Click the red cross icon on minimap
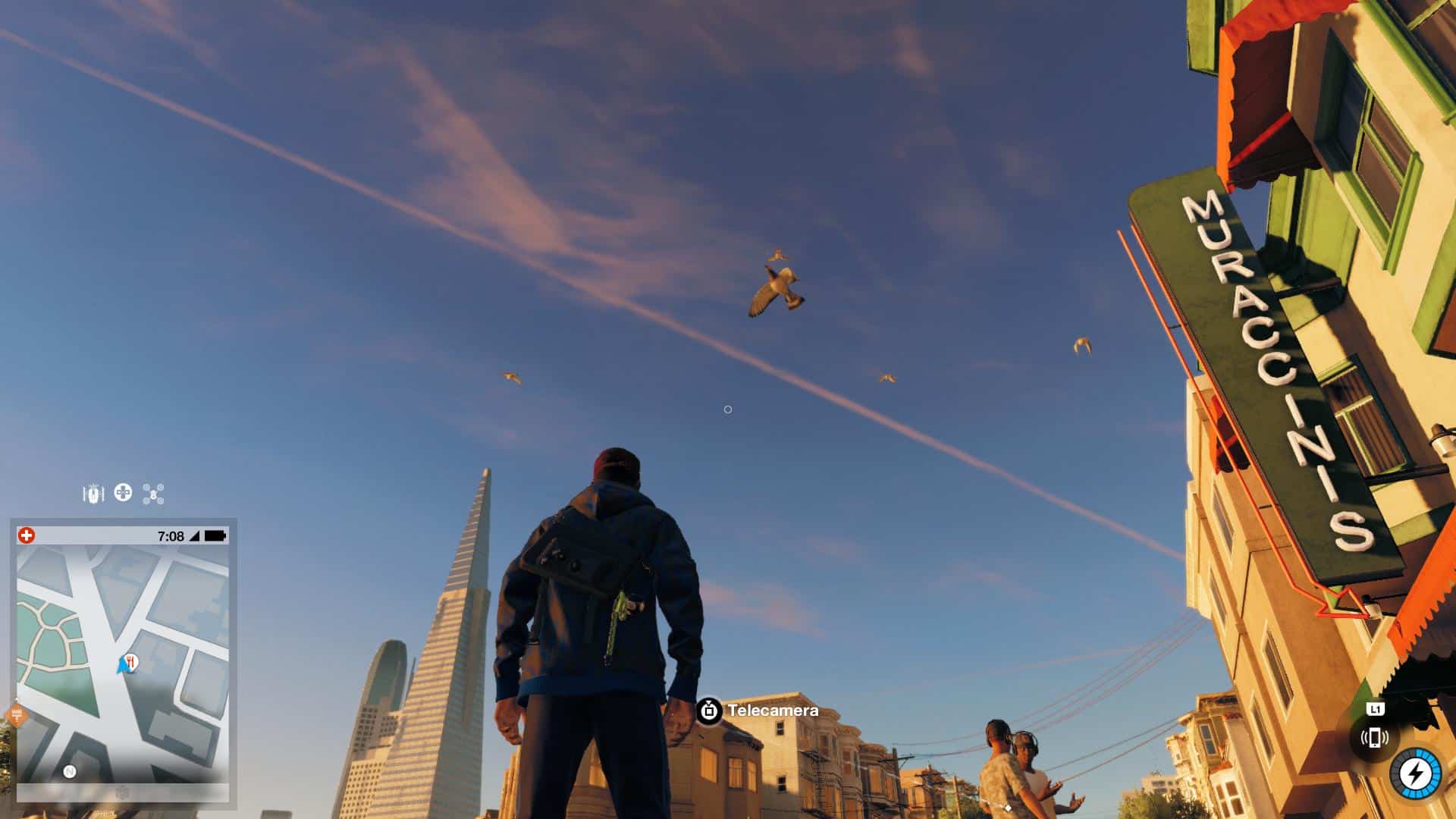 click(27, 536)
